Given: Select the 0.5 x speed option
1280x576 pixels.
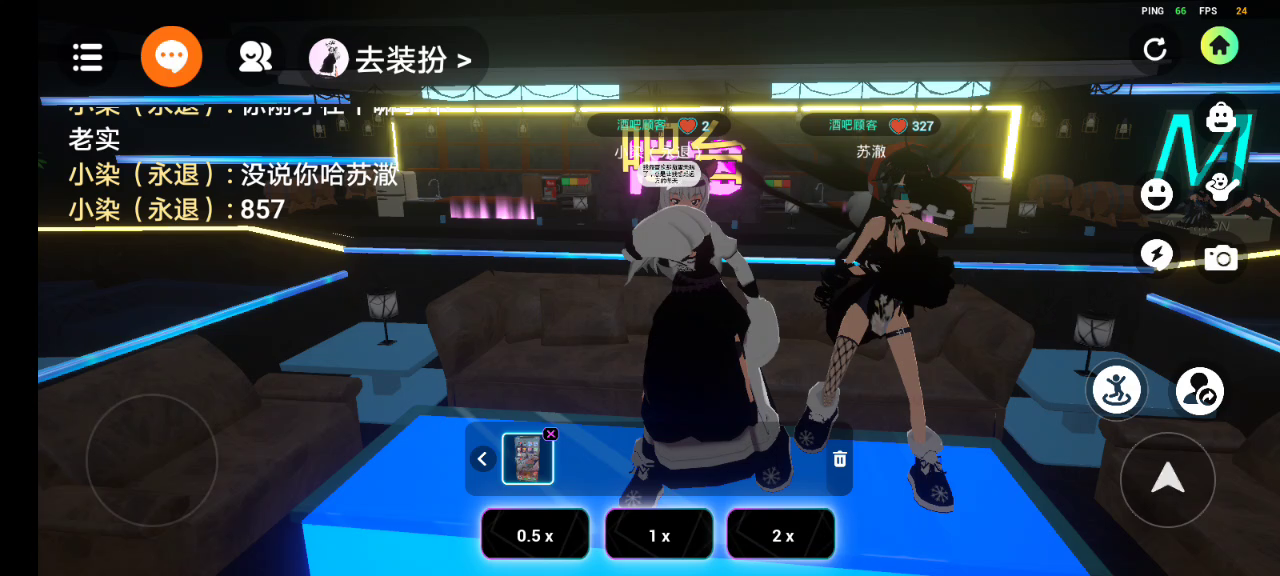Looking at the screenshot, I should [x=535, y=535].
